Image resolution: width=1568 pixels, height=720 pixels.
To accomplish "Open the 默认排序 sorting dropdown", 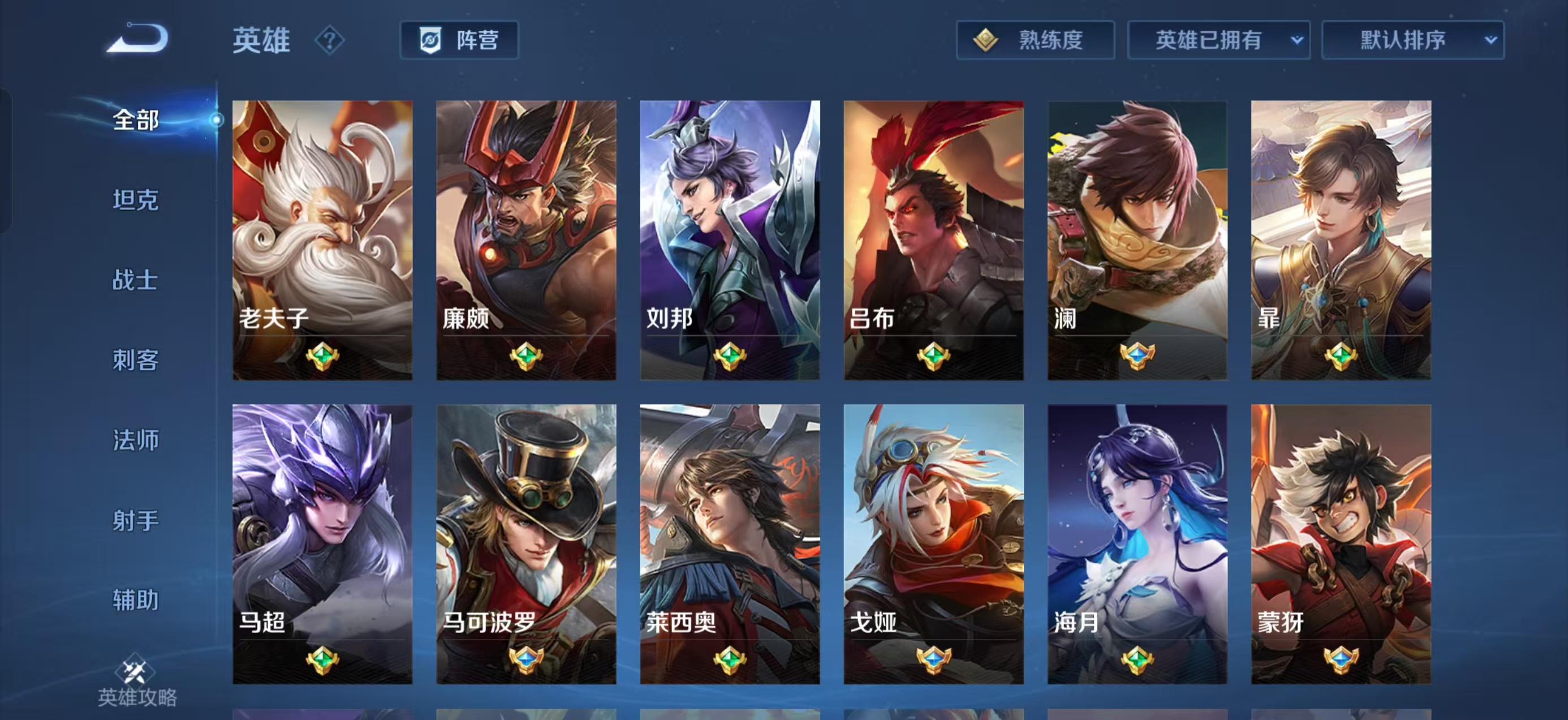I will click(x=1414, y=40).
